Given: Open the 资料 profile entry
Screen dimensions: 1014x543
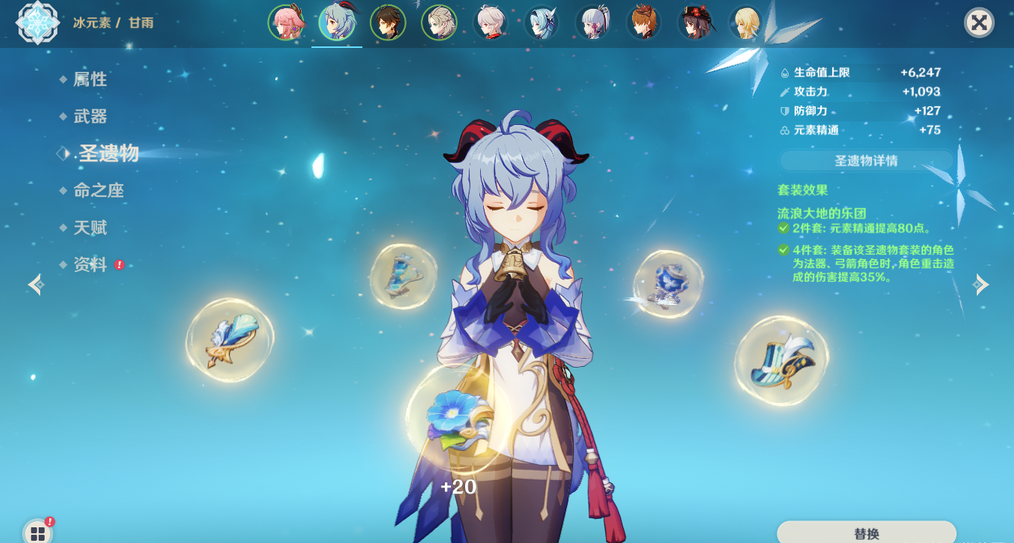Looking at the screenshot, I should pos(90,265).
